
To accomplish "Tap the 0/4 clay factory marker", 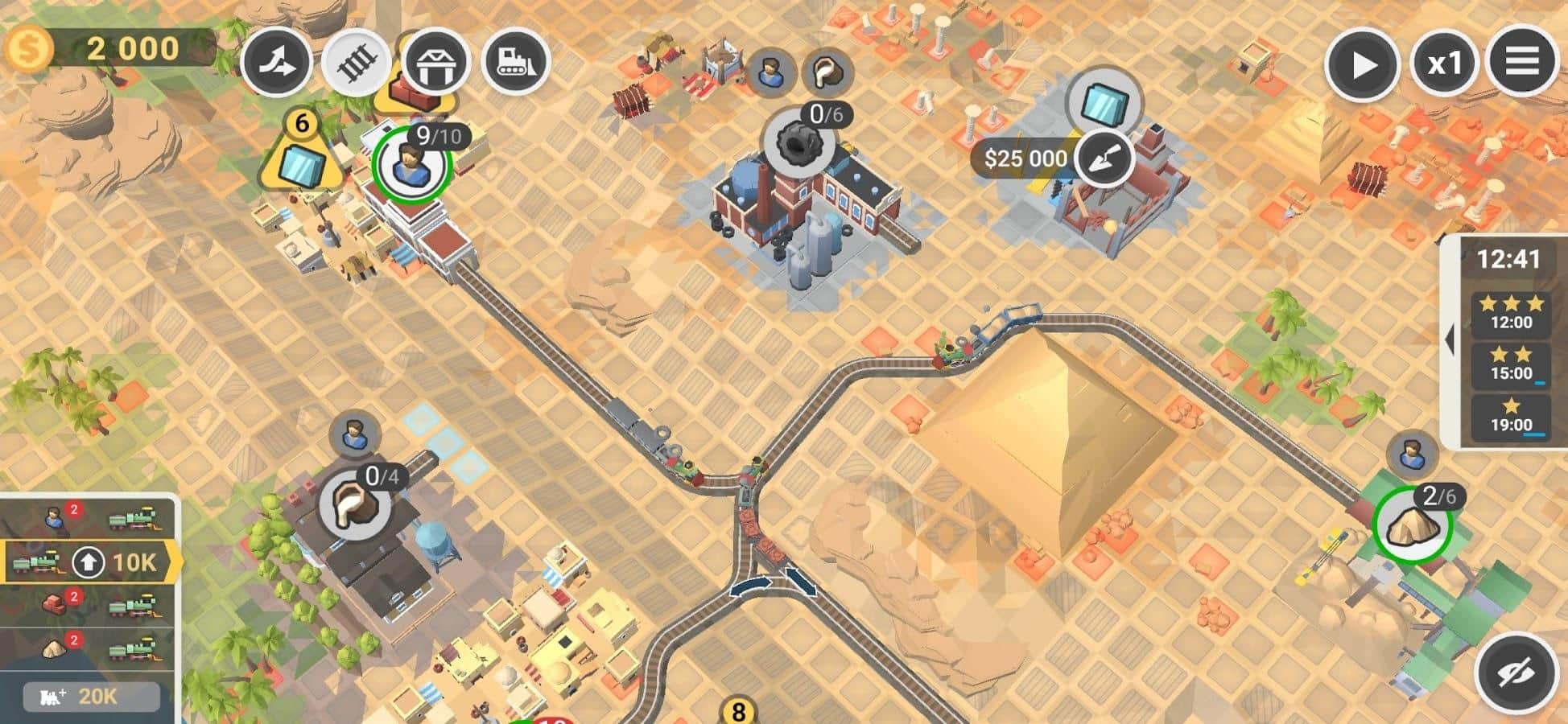I will (355, 505).
